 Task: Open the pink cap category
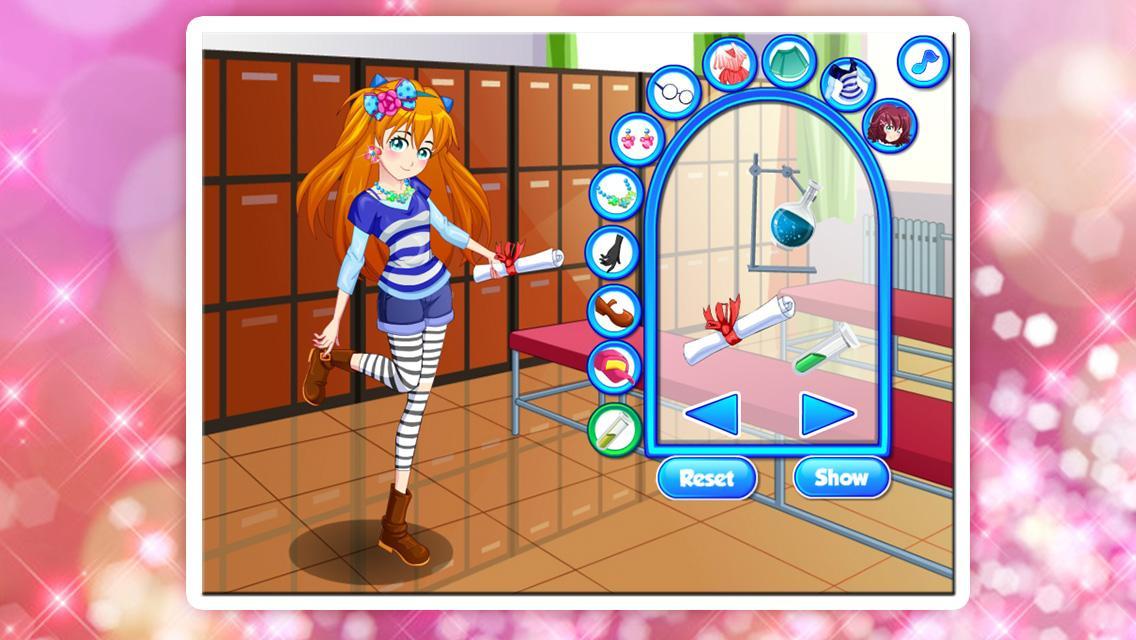613,367
